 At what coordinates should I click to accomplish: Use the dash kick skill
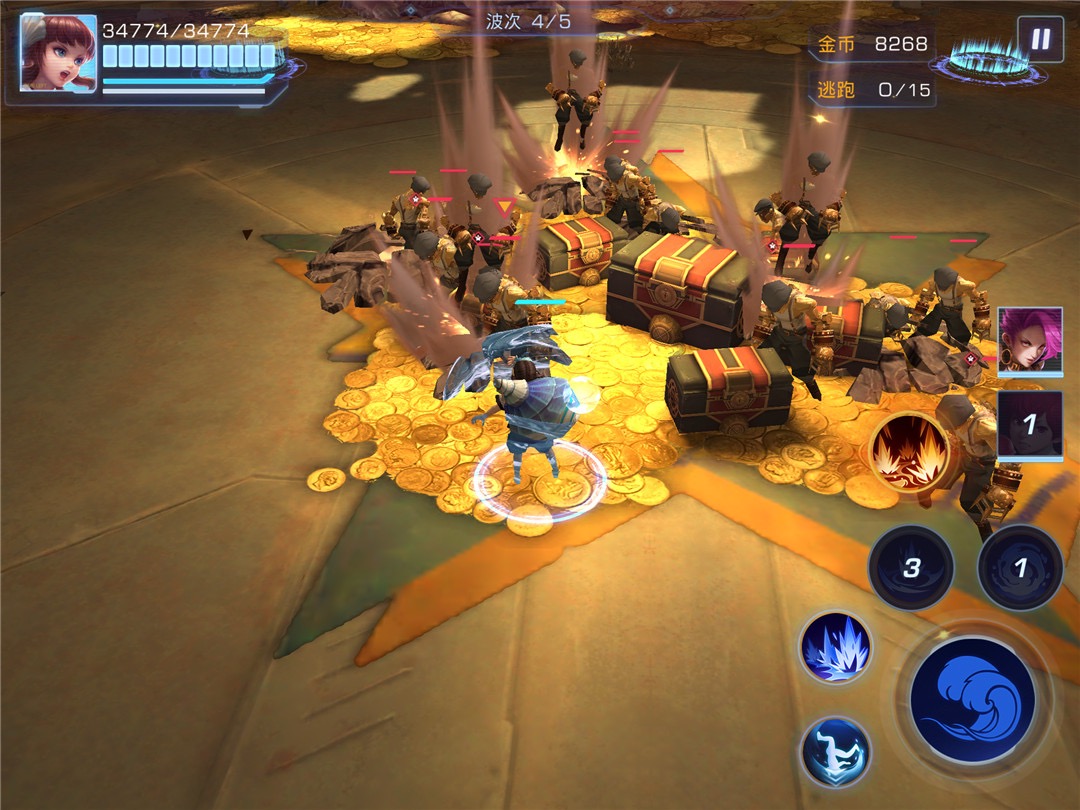(835, 751)
